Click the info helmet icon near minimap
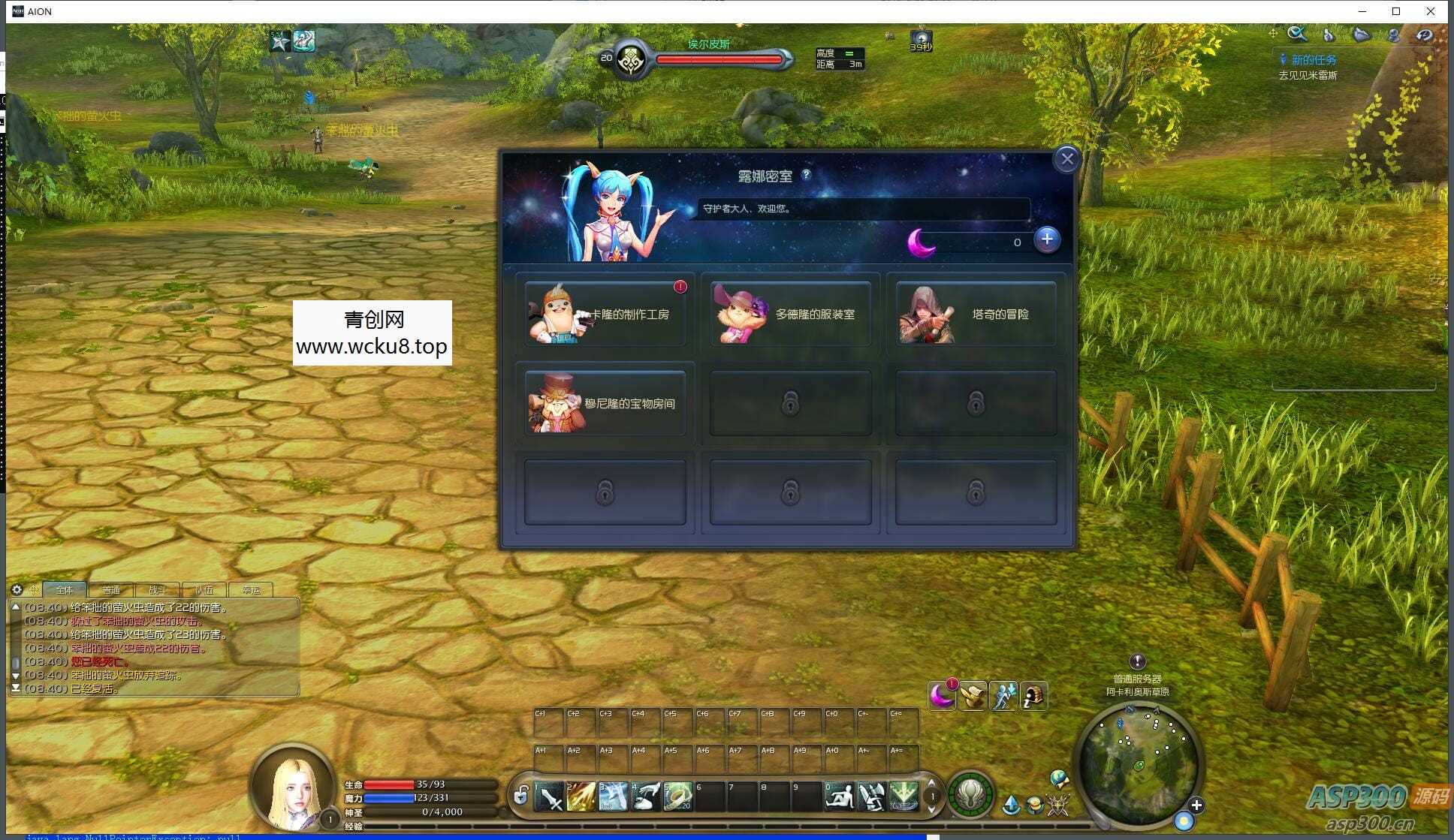Image resolution: width=1454 pixels, height=840 pixels. pos(1033,696)
